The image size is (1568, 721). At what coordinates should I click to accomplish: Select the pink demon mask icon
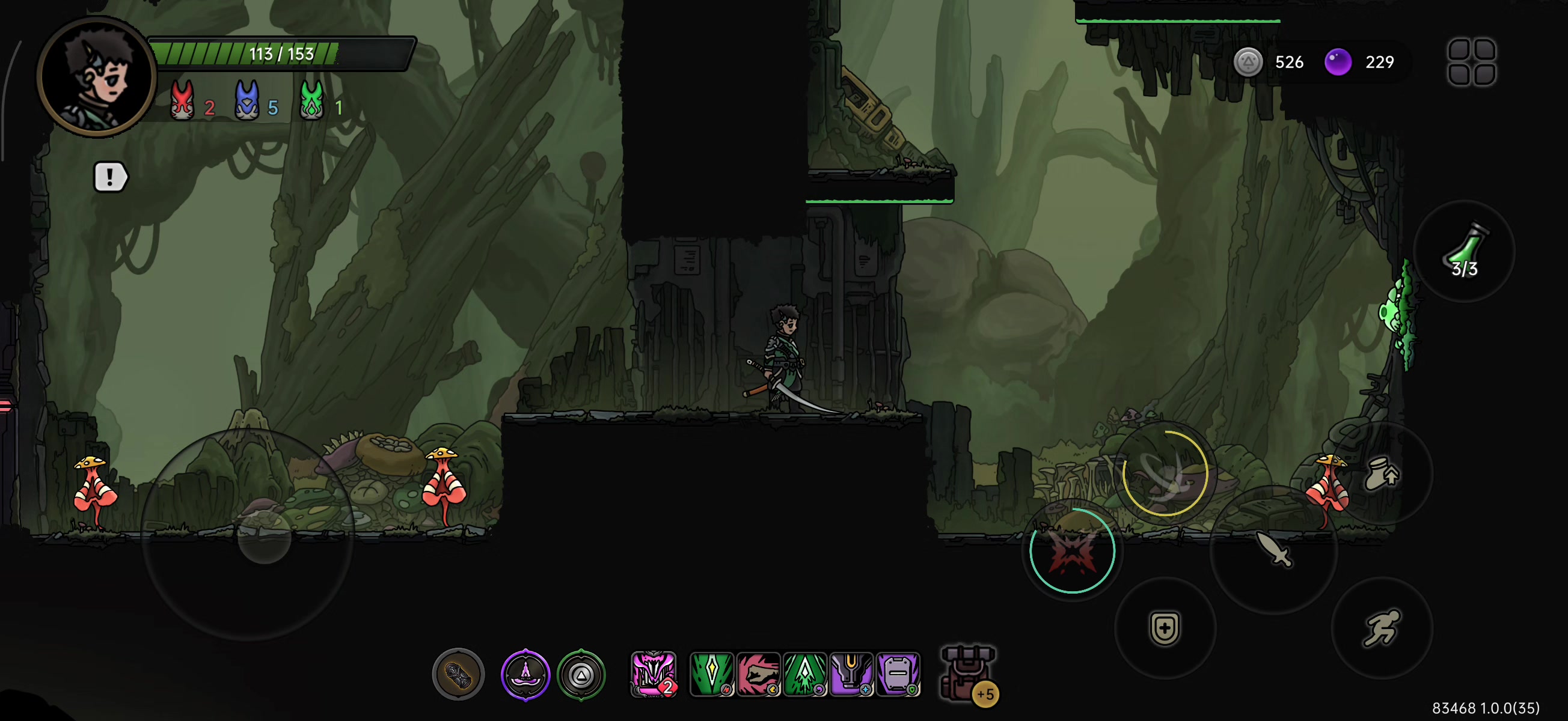coord(653,674)
